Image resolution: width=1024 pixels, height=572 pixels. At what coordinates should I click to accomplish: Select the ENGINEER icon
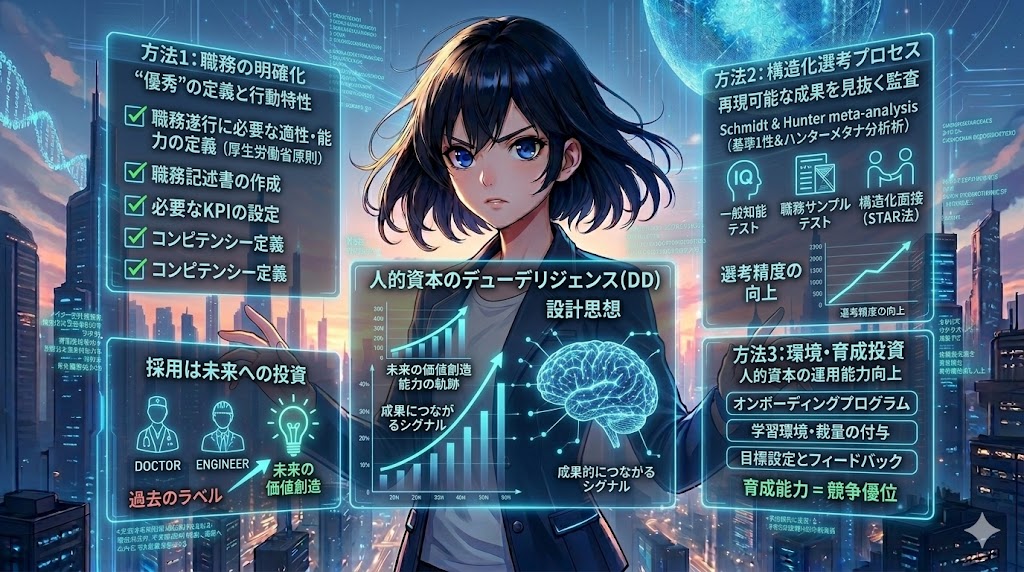[x=224, y=427]
